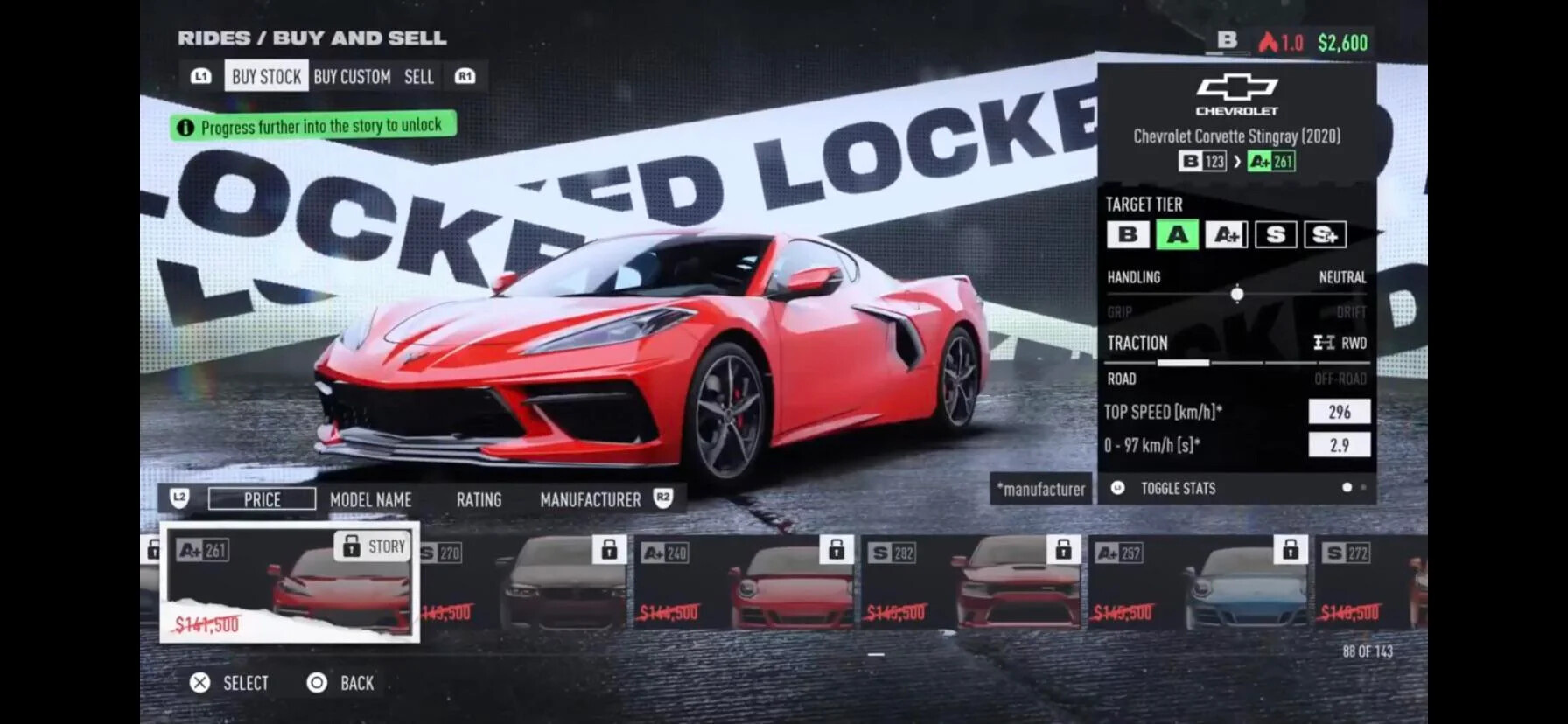Choose target tier B

click(x=1128, y=234)
